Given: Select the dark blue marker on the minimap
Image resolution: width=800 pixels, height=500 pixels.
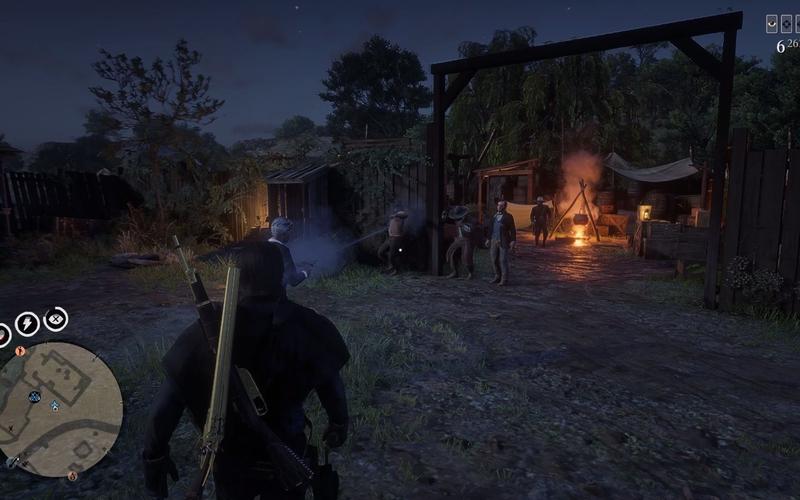Looking at the screenshot, I should [34, 397].
